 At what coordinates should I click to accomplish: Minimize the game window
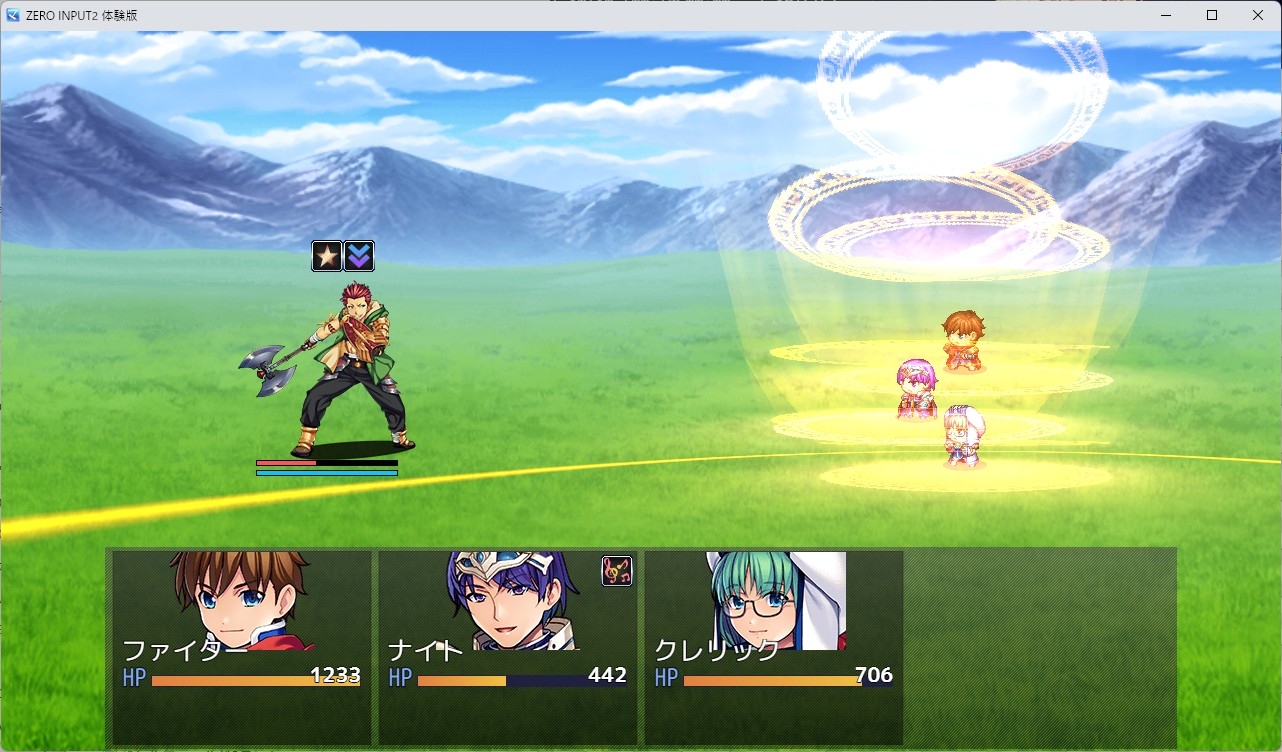point(1166,15)
